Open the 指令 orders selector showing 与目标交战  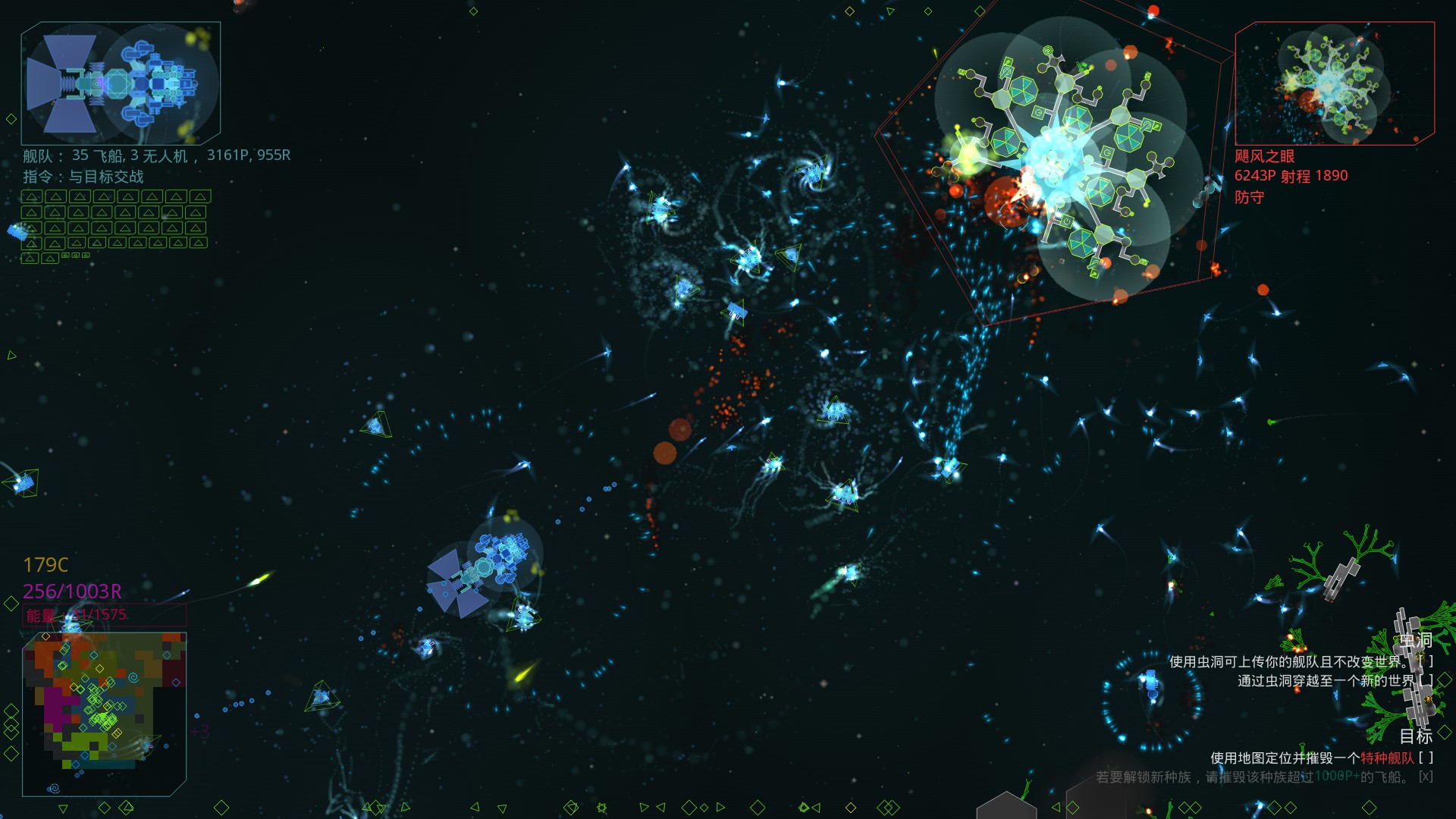[x=83, y=177]
